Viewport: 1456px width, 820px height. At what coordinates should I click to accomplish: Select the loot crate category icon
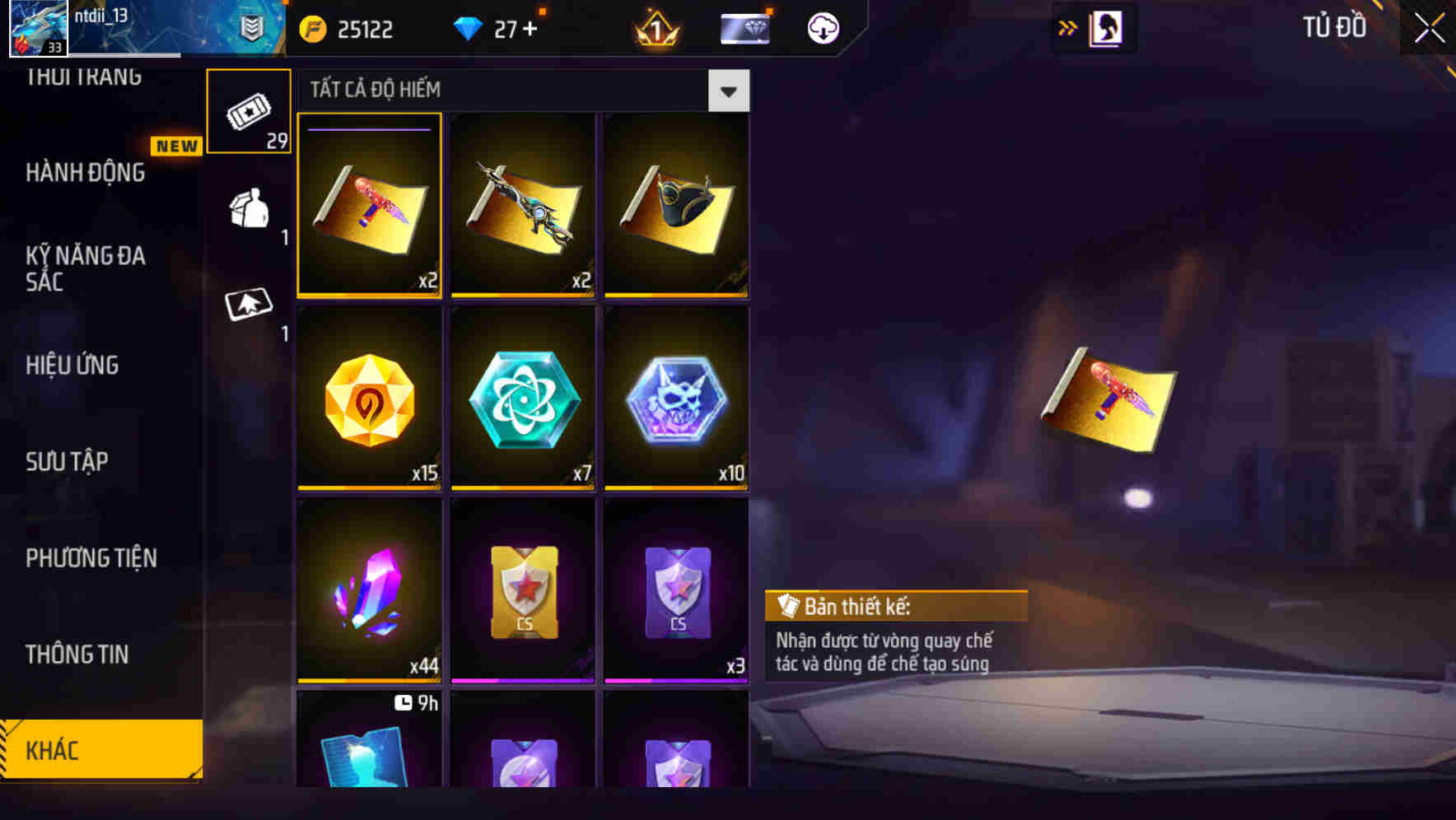tap(250, 214)
